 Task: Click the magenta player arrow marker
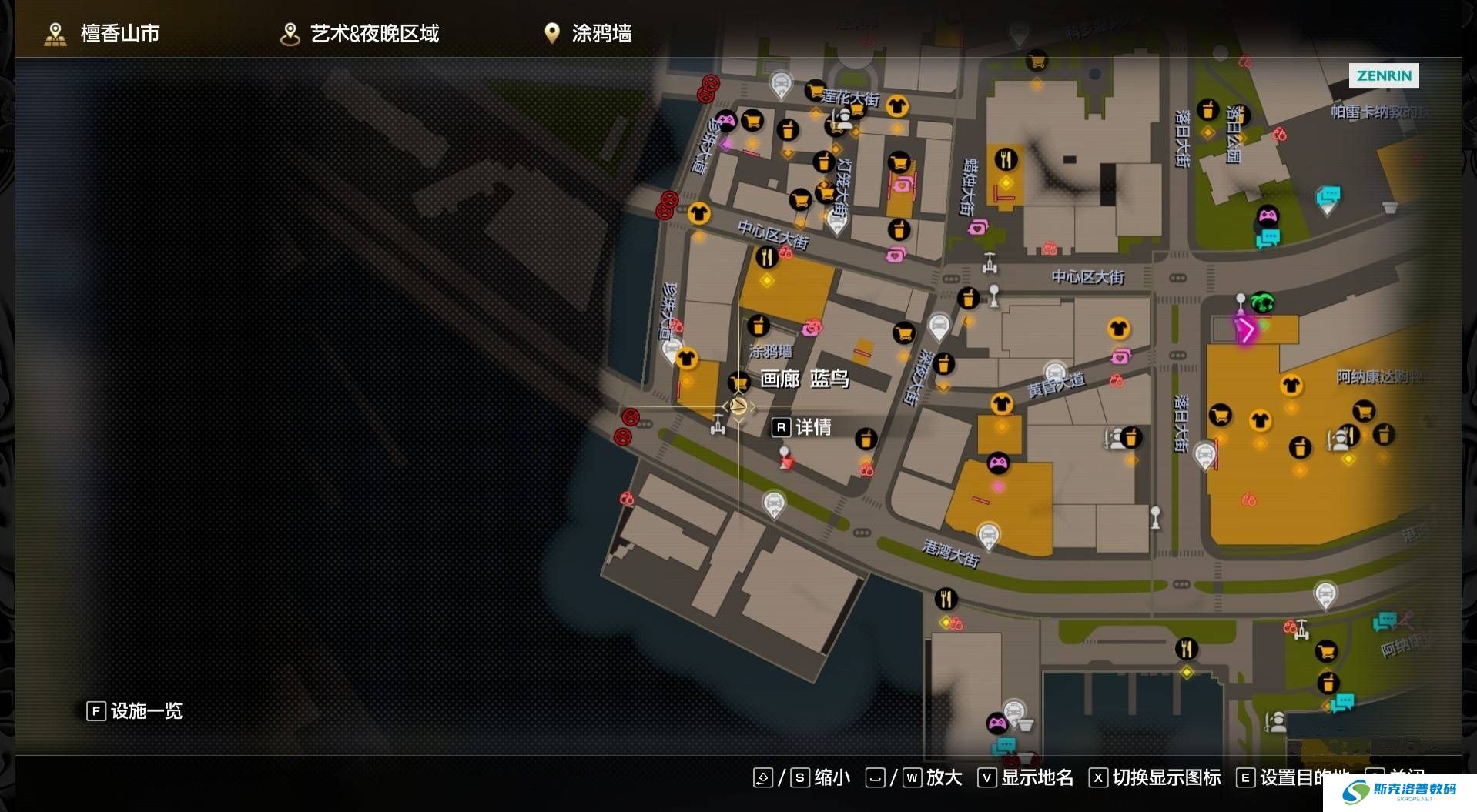(1245, 330)
